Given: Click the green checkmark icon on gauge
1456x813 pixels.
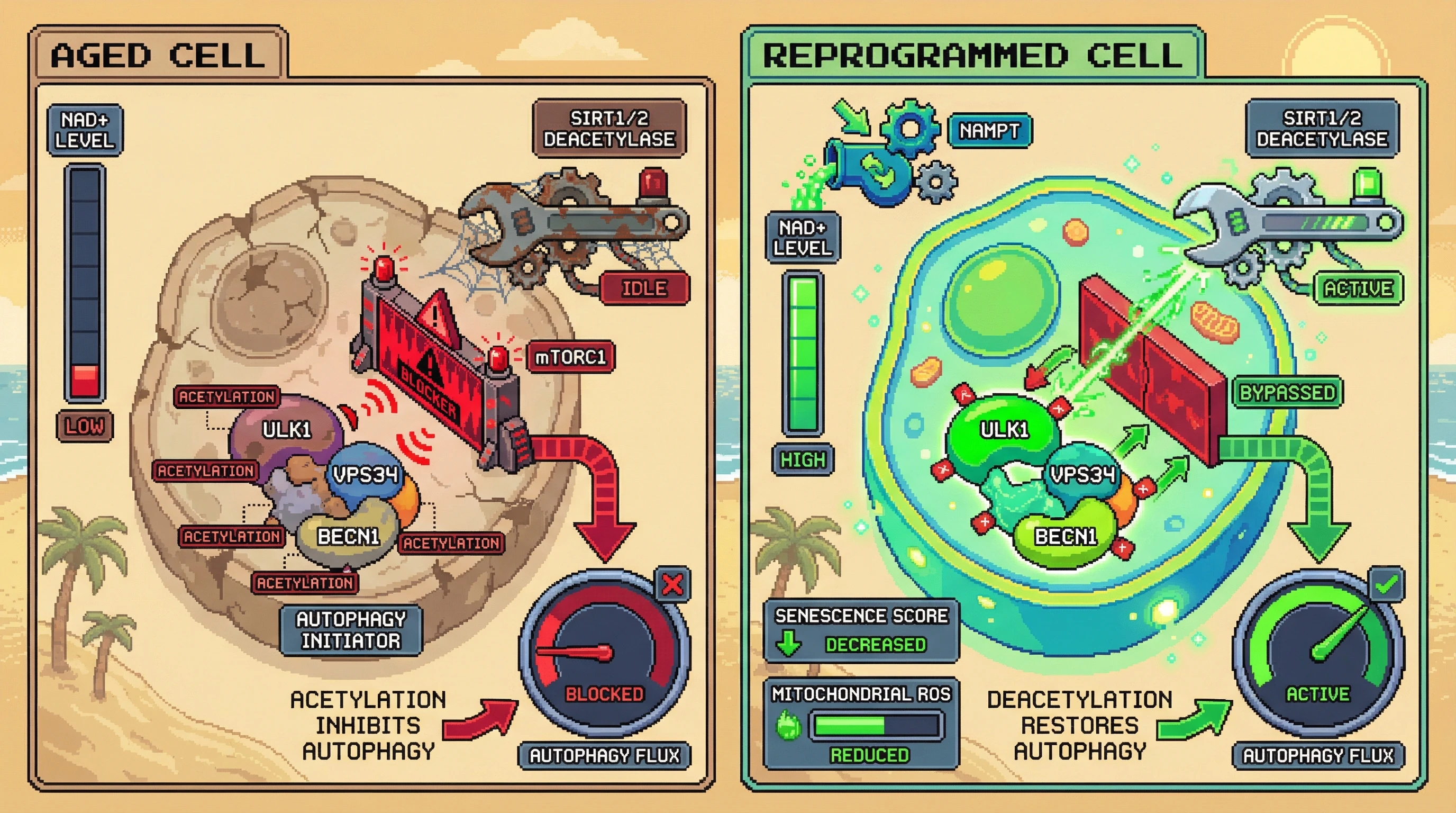Looking at the screenshot, I should pyautogui.click(x=1387, y=584).
